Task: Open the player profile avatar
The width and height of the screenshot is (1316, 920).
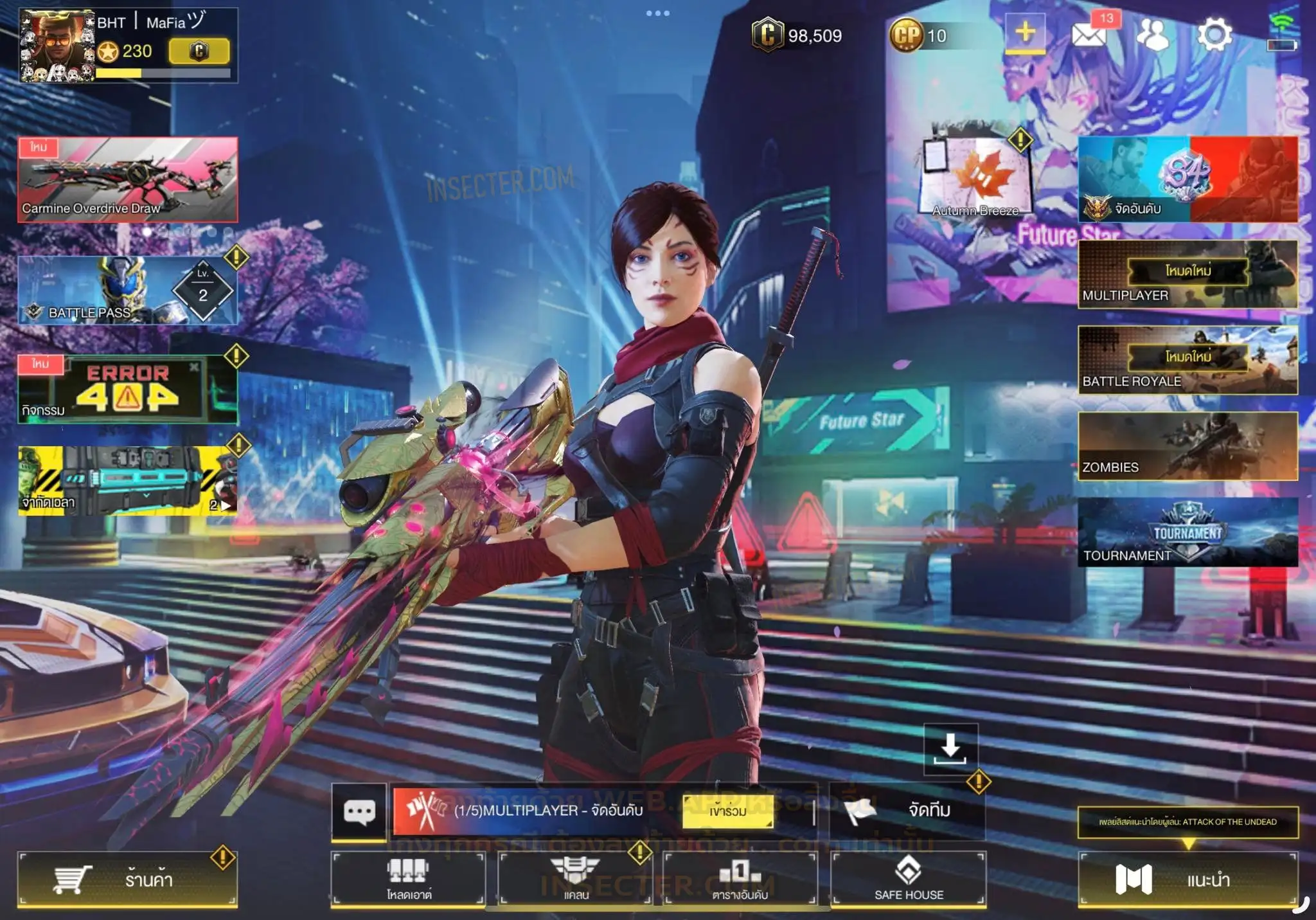Action: pyautogui.click(x=57, y=46)
